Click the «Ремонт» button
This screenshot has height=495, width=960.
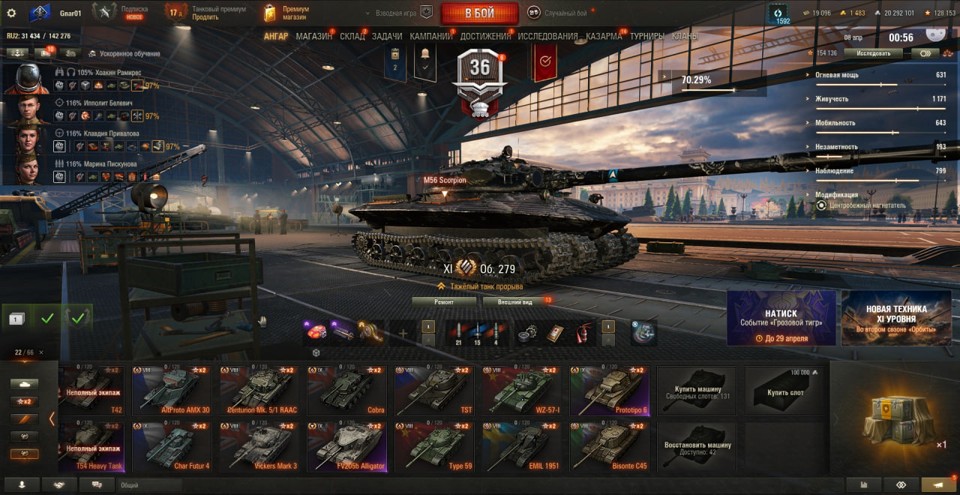(444, 300)
